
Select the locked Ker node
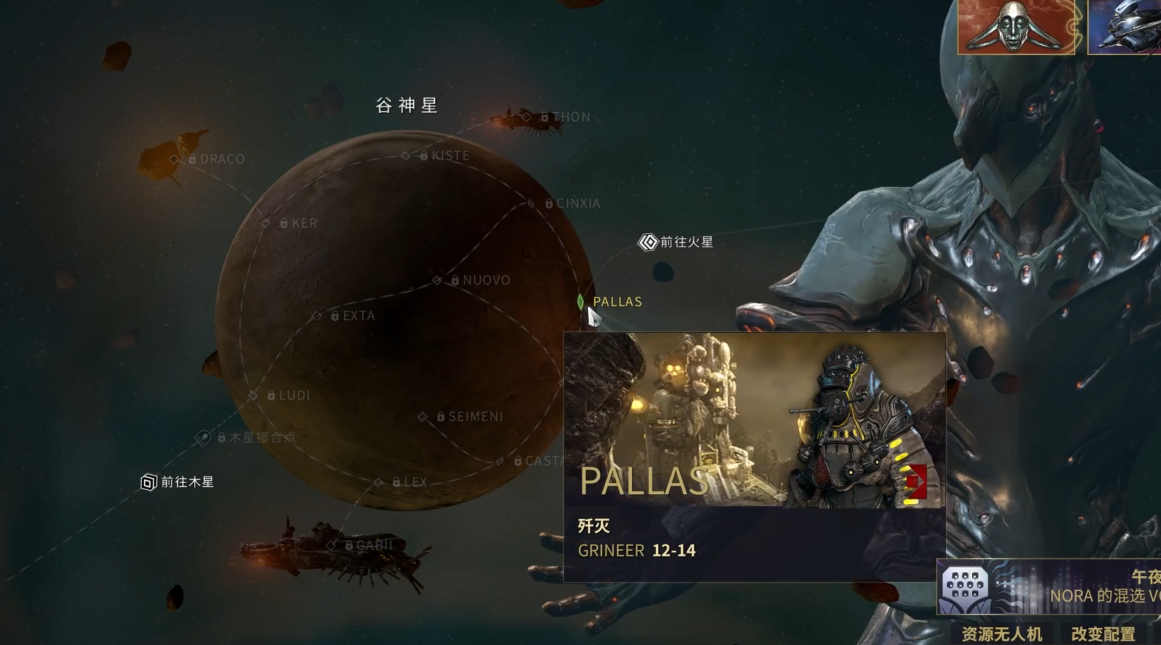266,223
